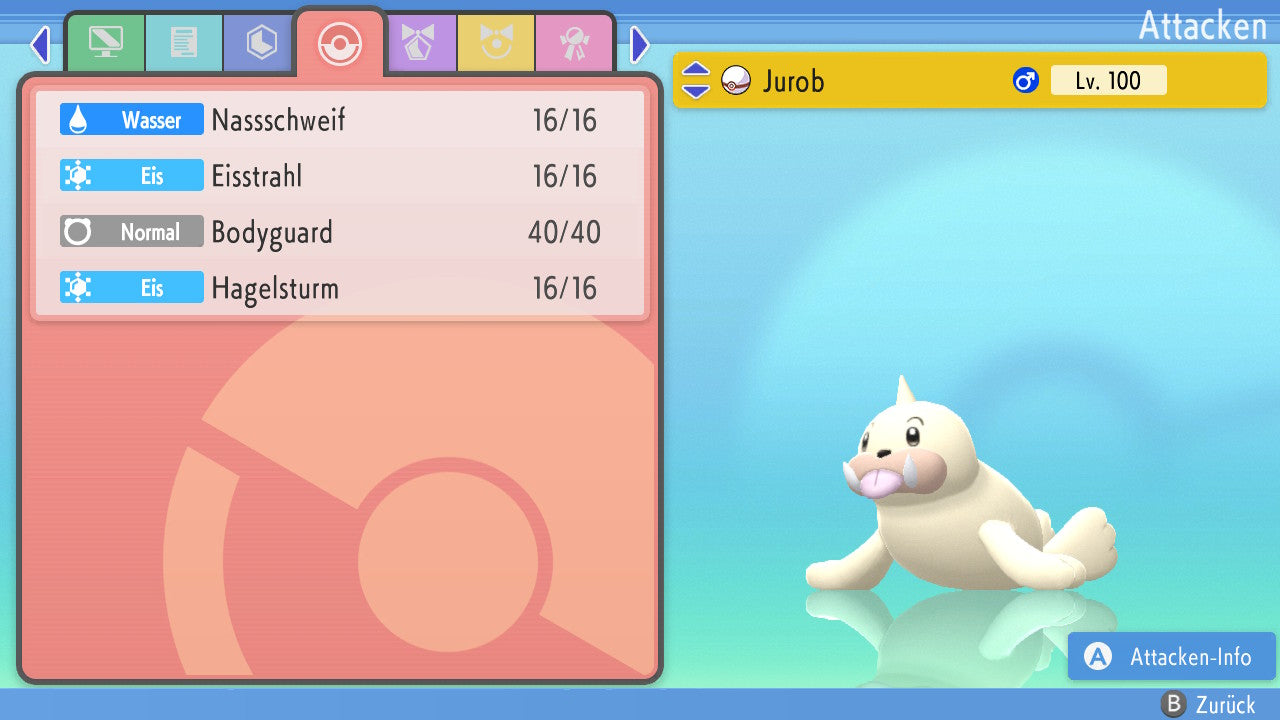Switch to the yellow smiley-face tab

[496, 43]
